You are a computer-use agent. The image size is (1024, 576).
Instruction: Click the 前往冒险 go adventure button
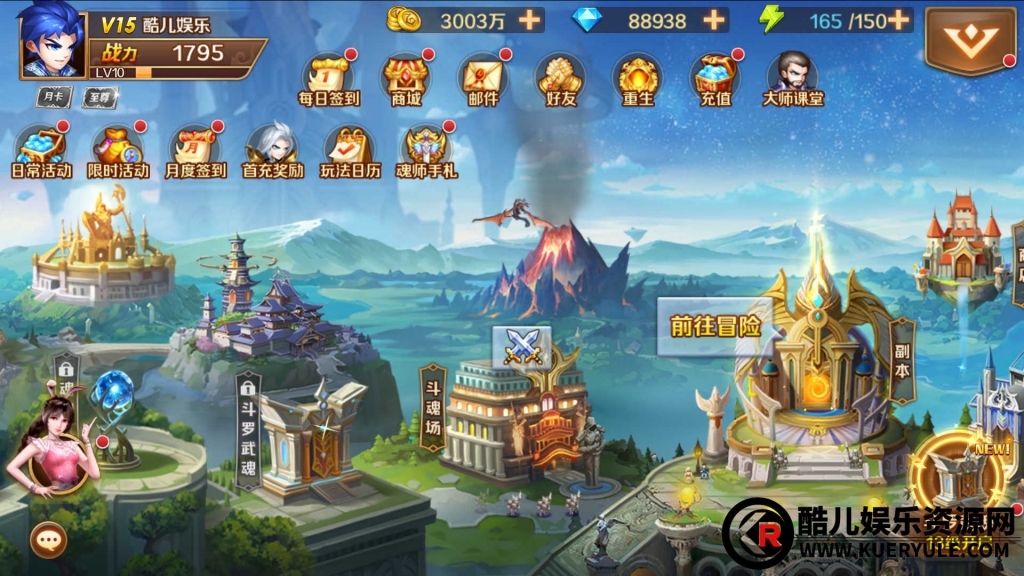point(714,326)
